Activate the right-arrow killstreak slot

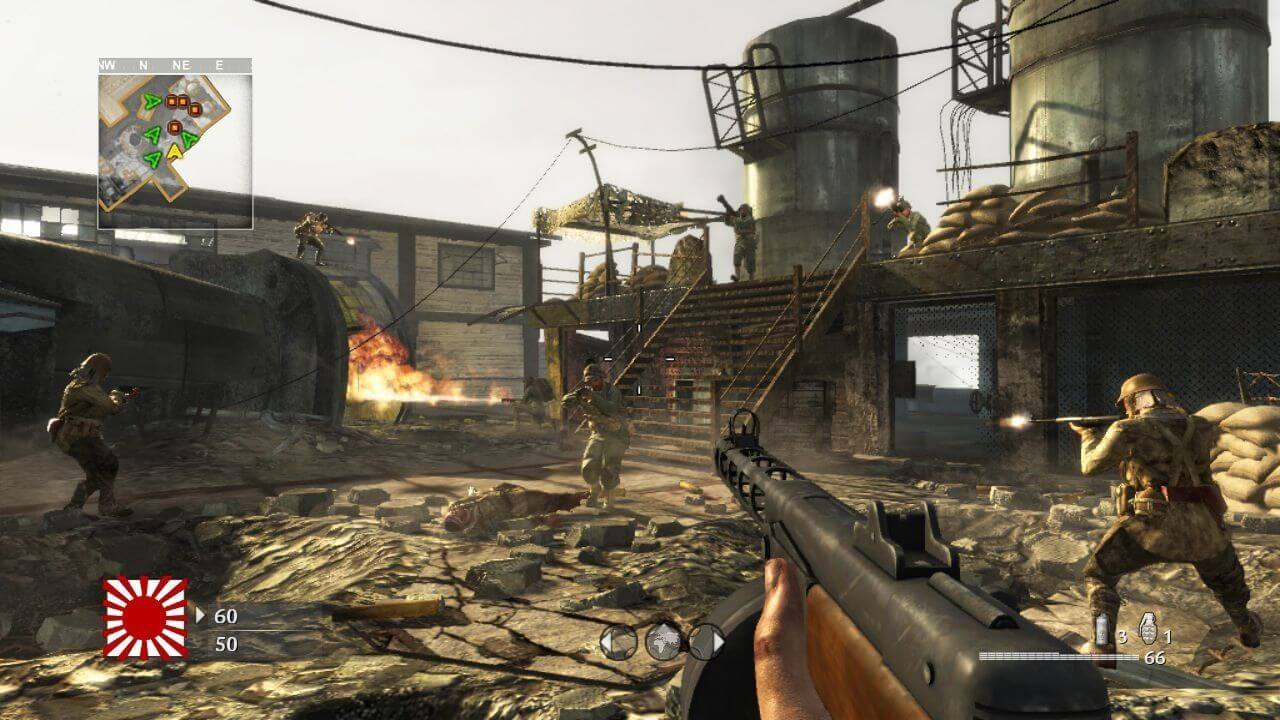click(706, 642)
